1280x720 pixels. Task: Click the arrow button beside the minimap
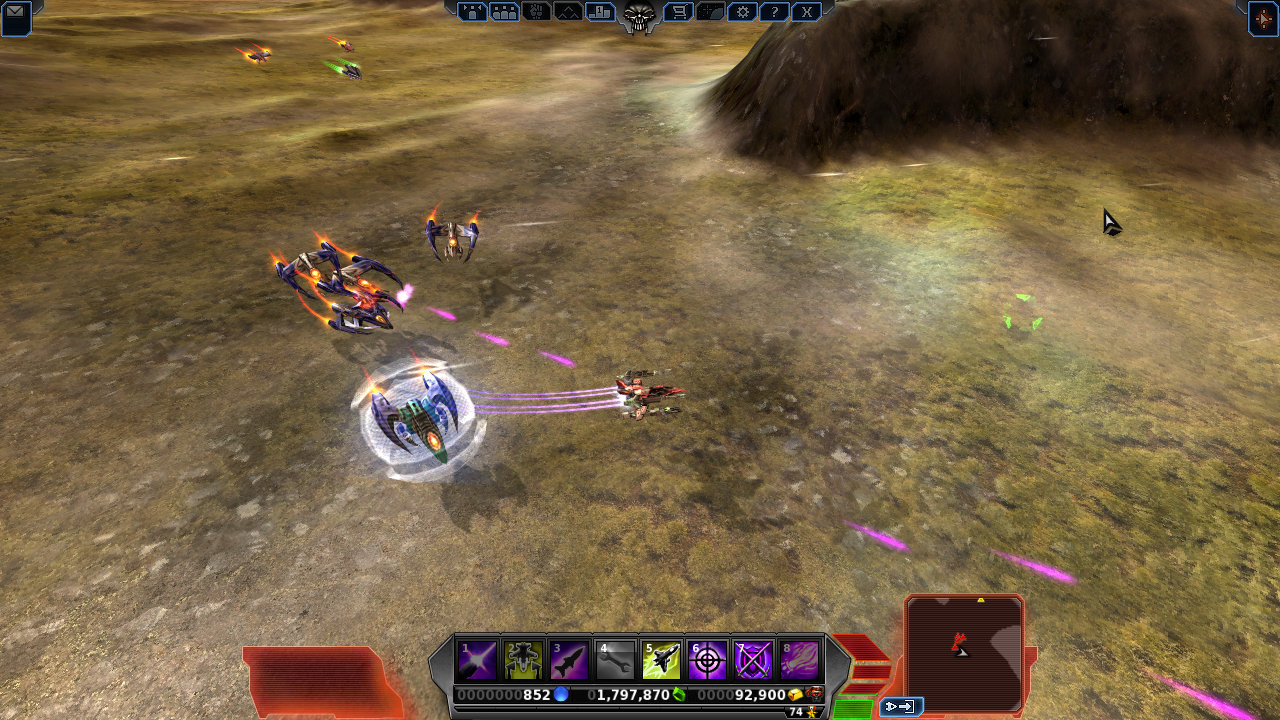tap(900, 707)
